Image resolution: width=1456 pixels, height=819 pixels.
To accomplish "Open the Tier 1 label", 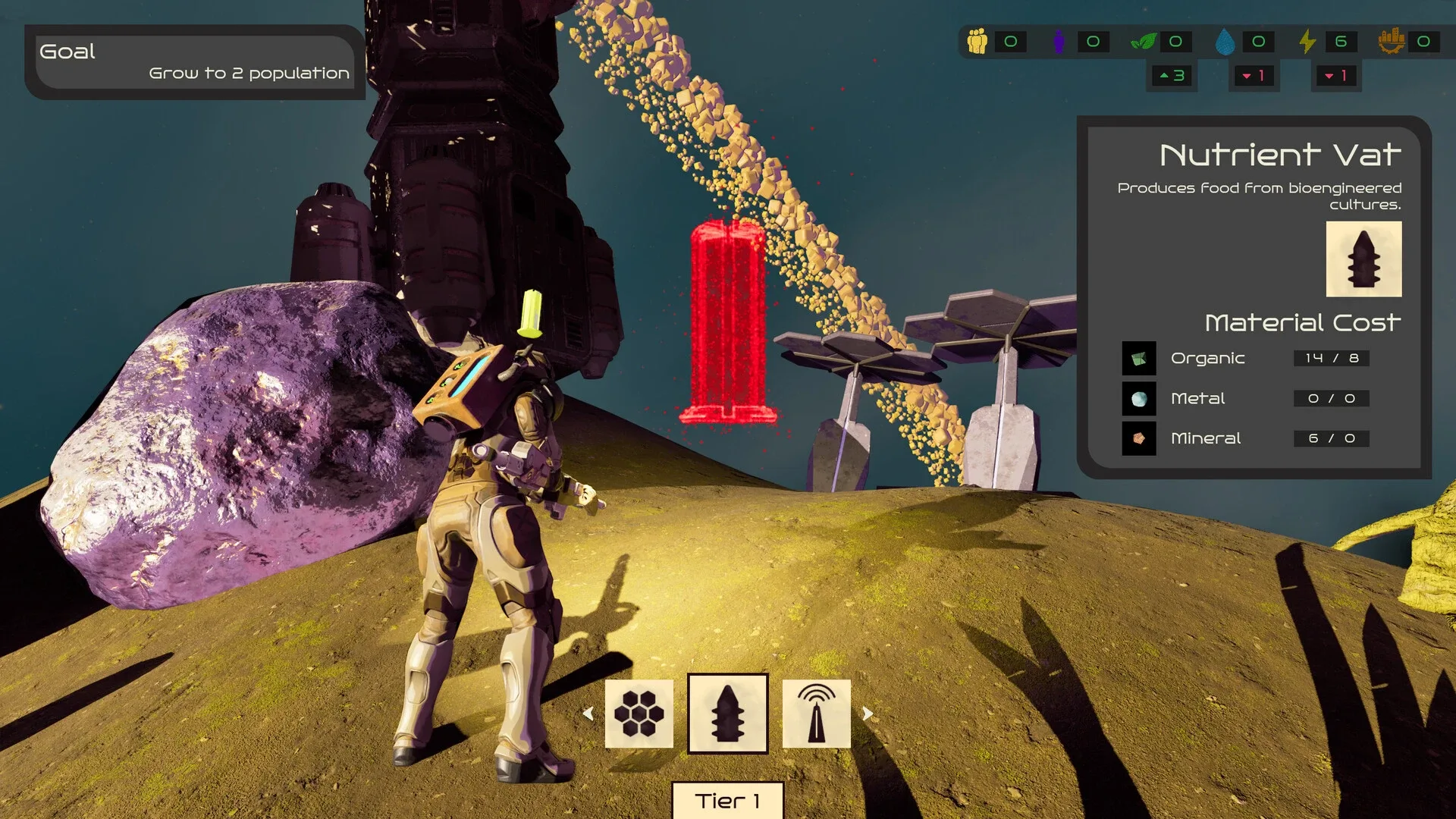I will 727,801.
